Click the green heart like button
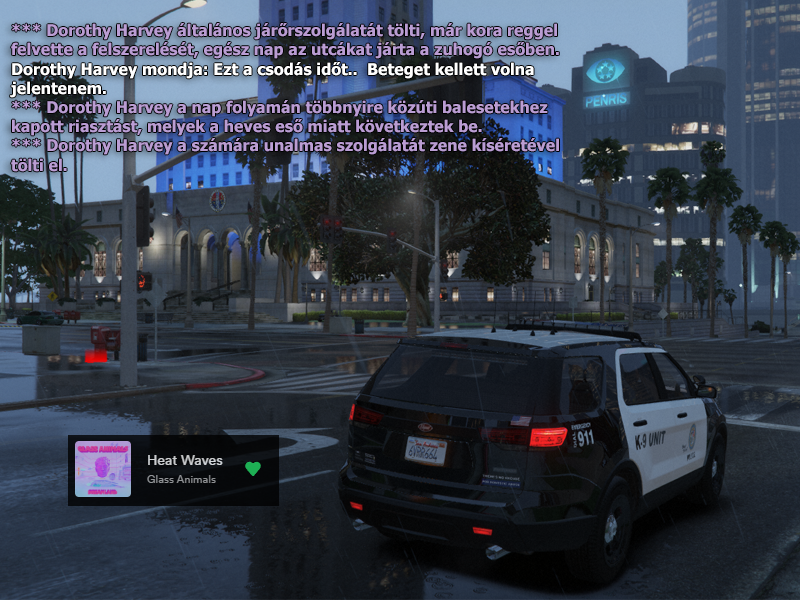Viewport: 800px width, 600px height. coord(252,468)
